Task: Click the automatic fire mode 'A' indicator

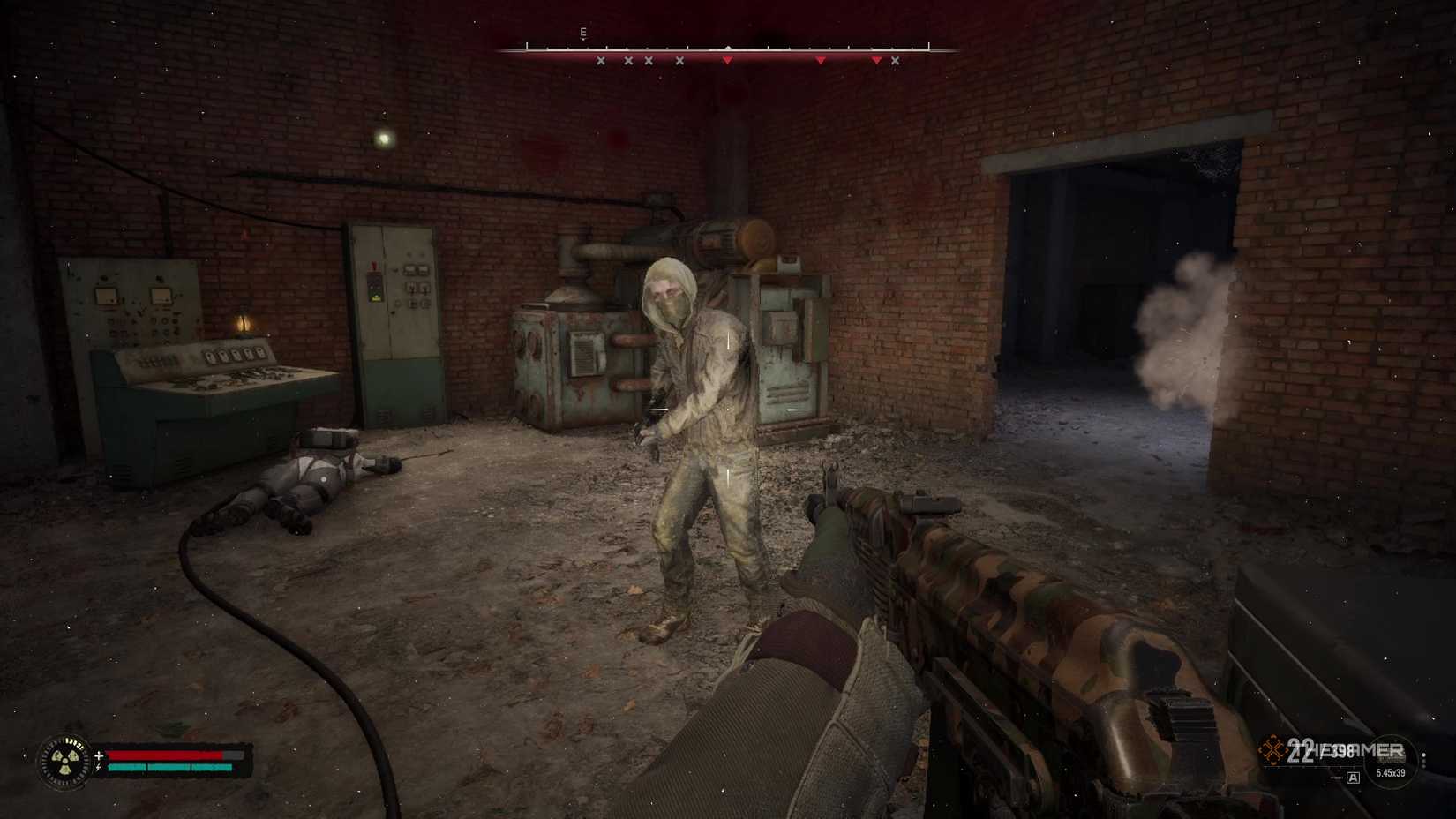Action: tap(1353, 778)
